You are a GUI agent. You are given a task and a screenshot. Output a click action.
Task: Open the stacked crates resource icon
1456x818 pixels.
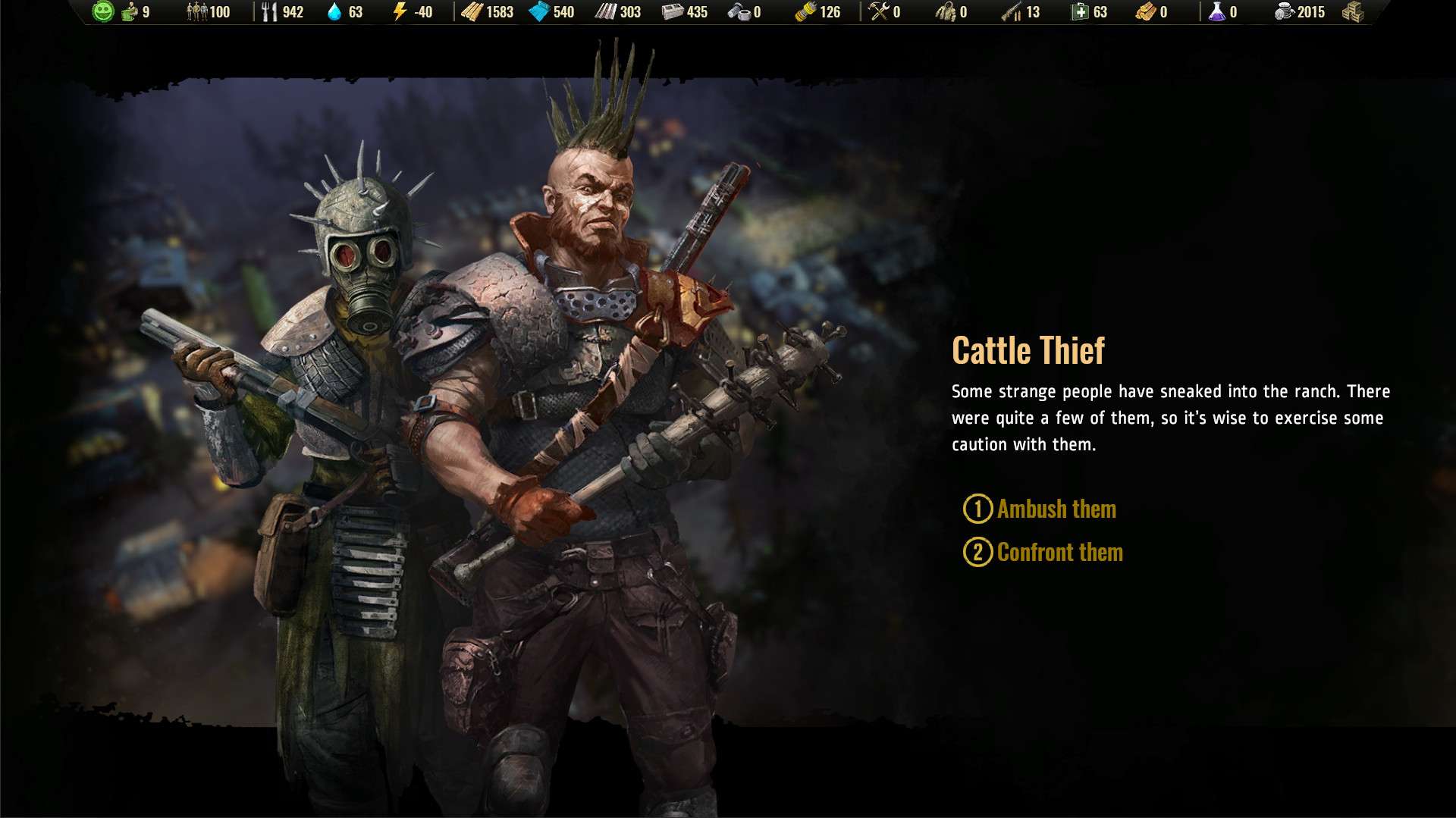1353,12
